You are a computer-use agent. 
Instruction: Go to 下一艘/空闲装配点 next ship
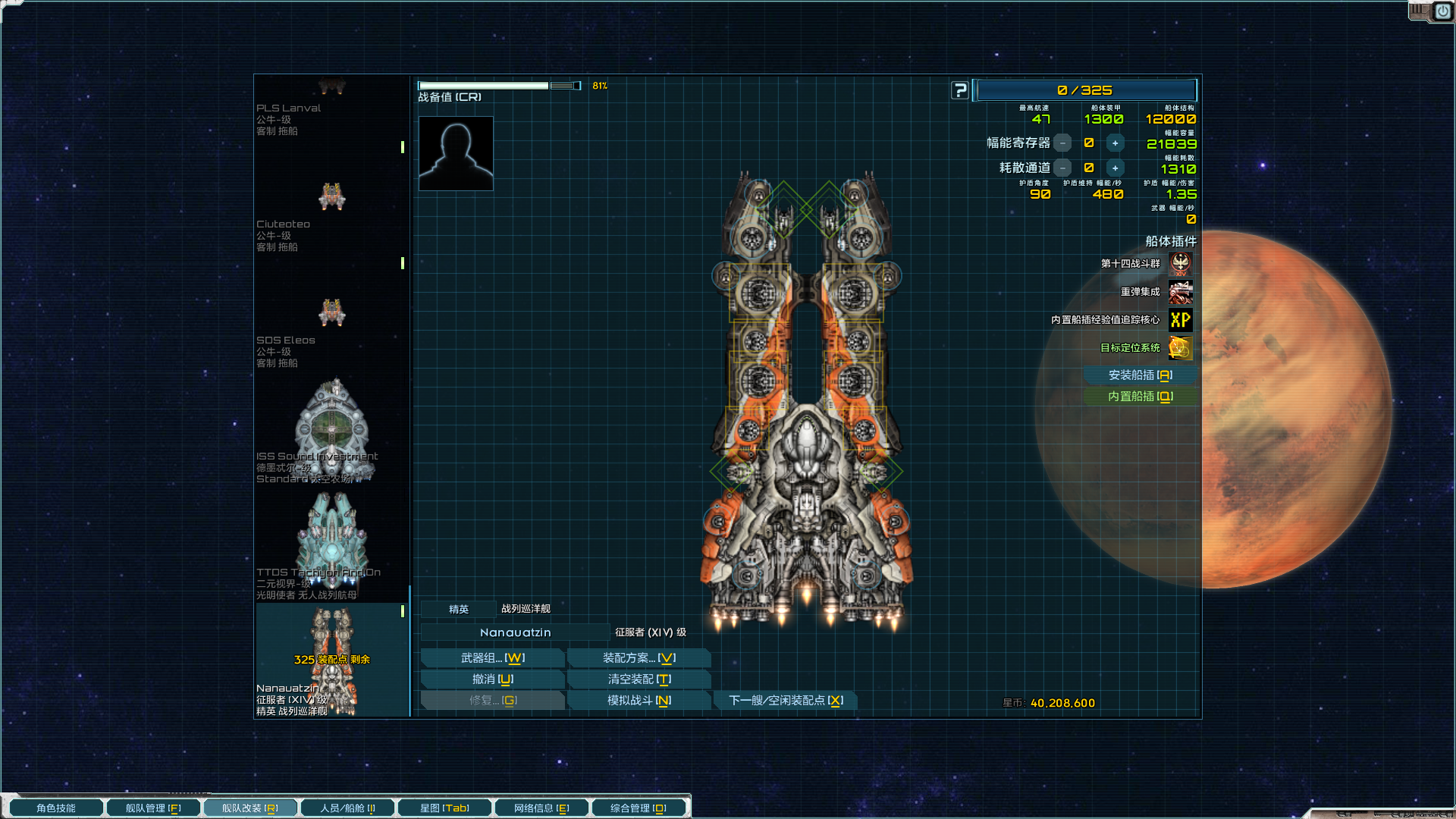(786, 701)
